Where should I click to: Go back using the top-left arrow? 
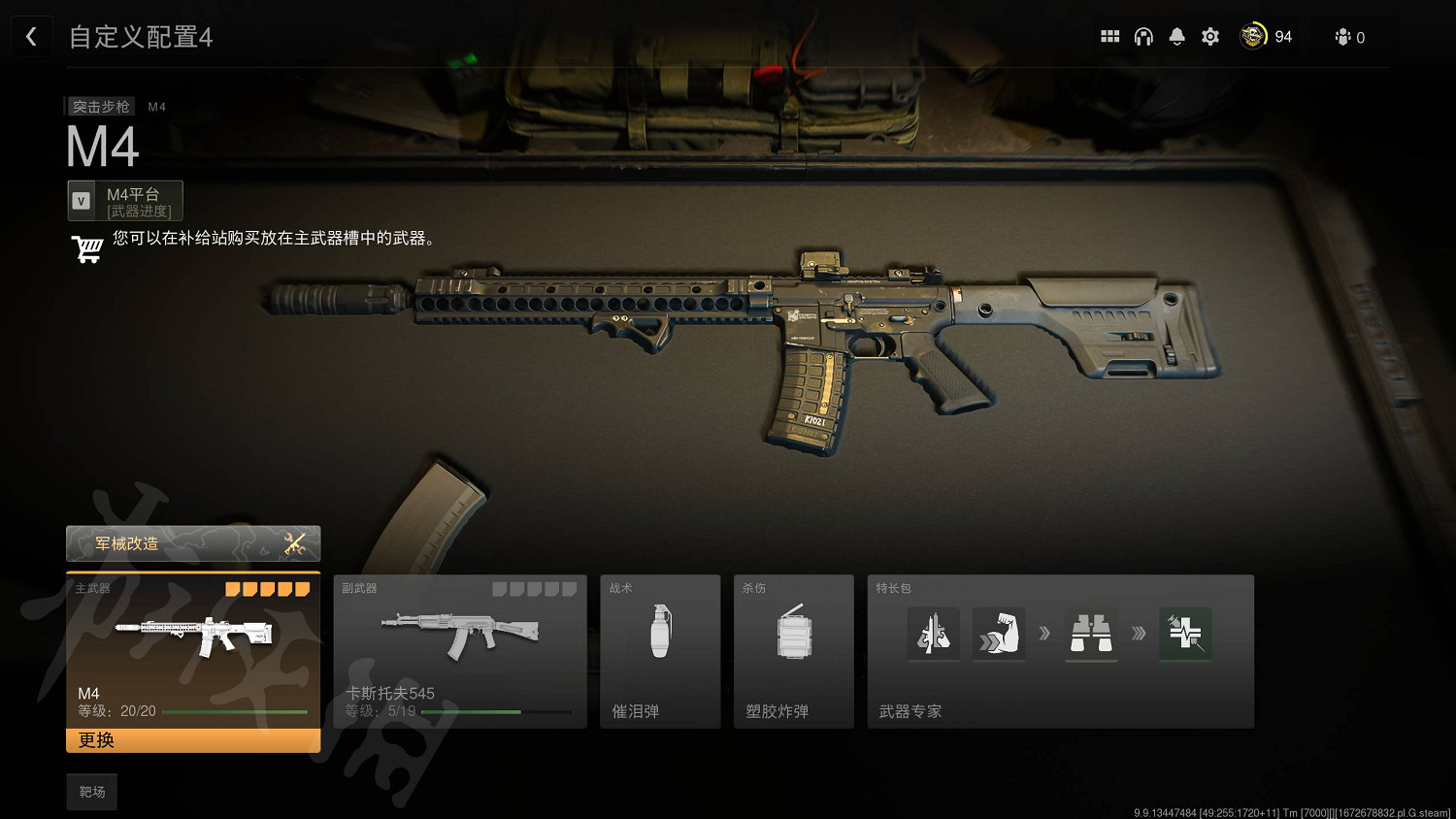point(31,37)
